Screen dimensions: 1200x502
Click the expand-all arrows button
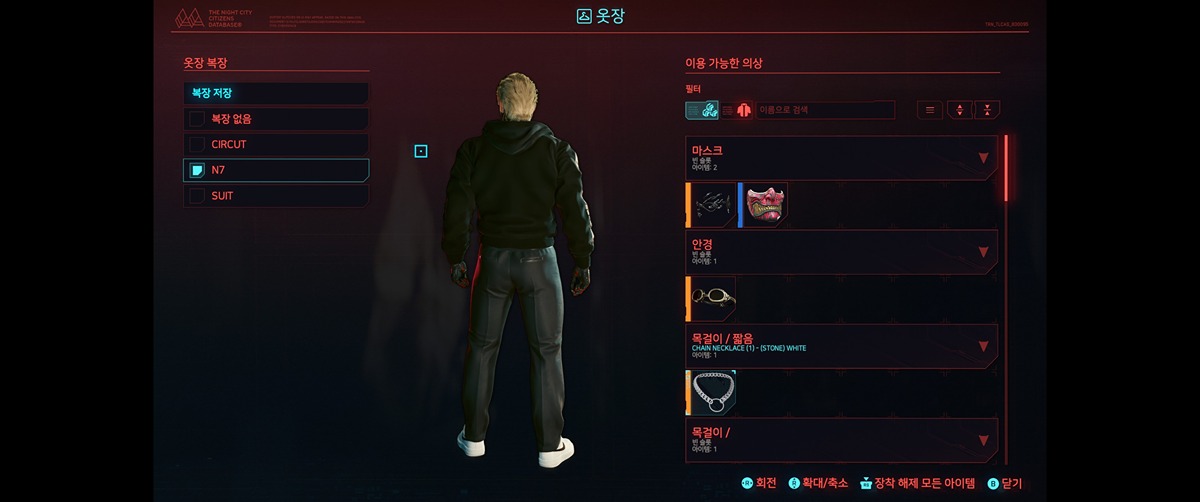(959, 110)
